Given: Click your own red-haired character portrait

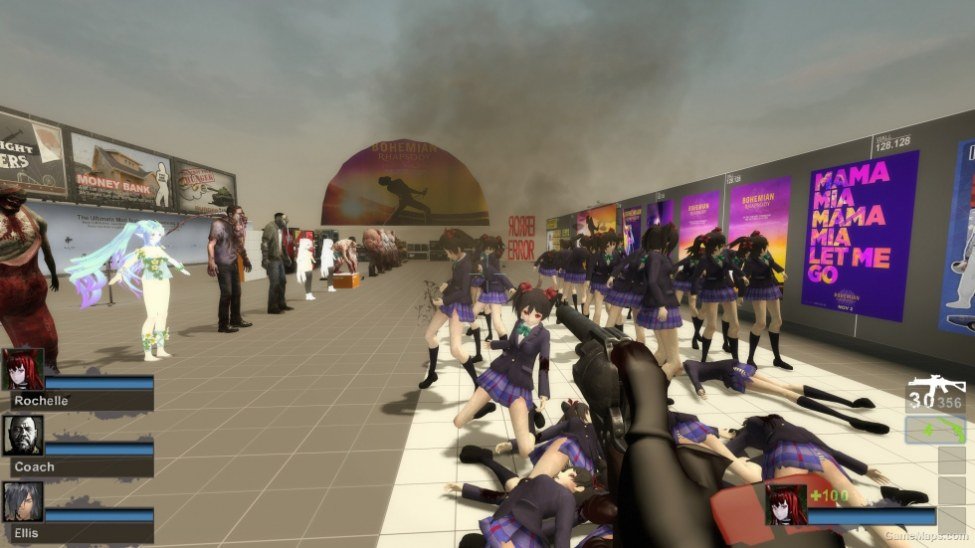Looking at the screenshot, I should pos(785,505).
